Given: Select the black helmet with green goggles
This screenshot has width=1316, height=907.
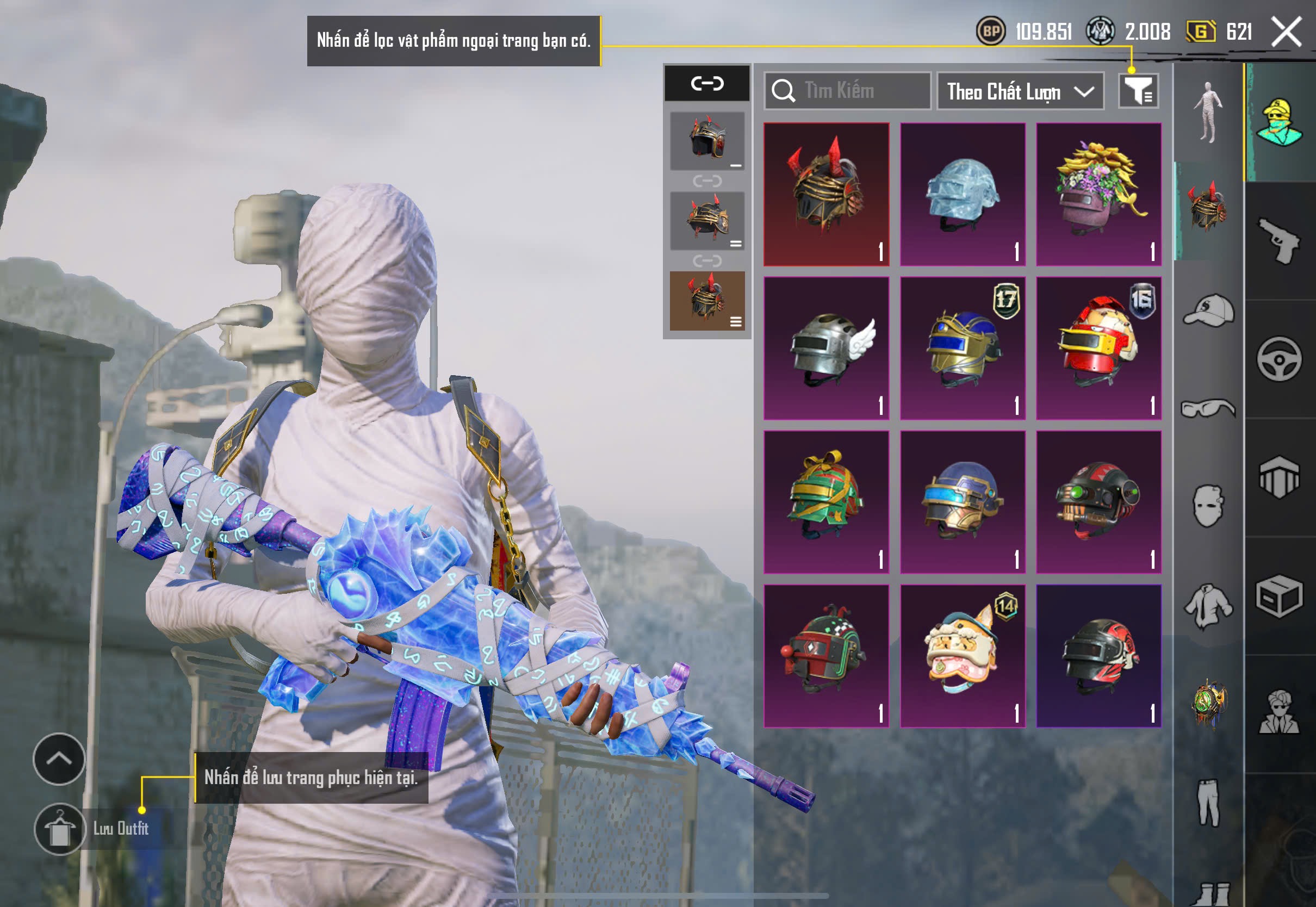Looking at the screenshot, I should coord(1098,502).
